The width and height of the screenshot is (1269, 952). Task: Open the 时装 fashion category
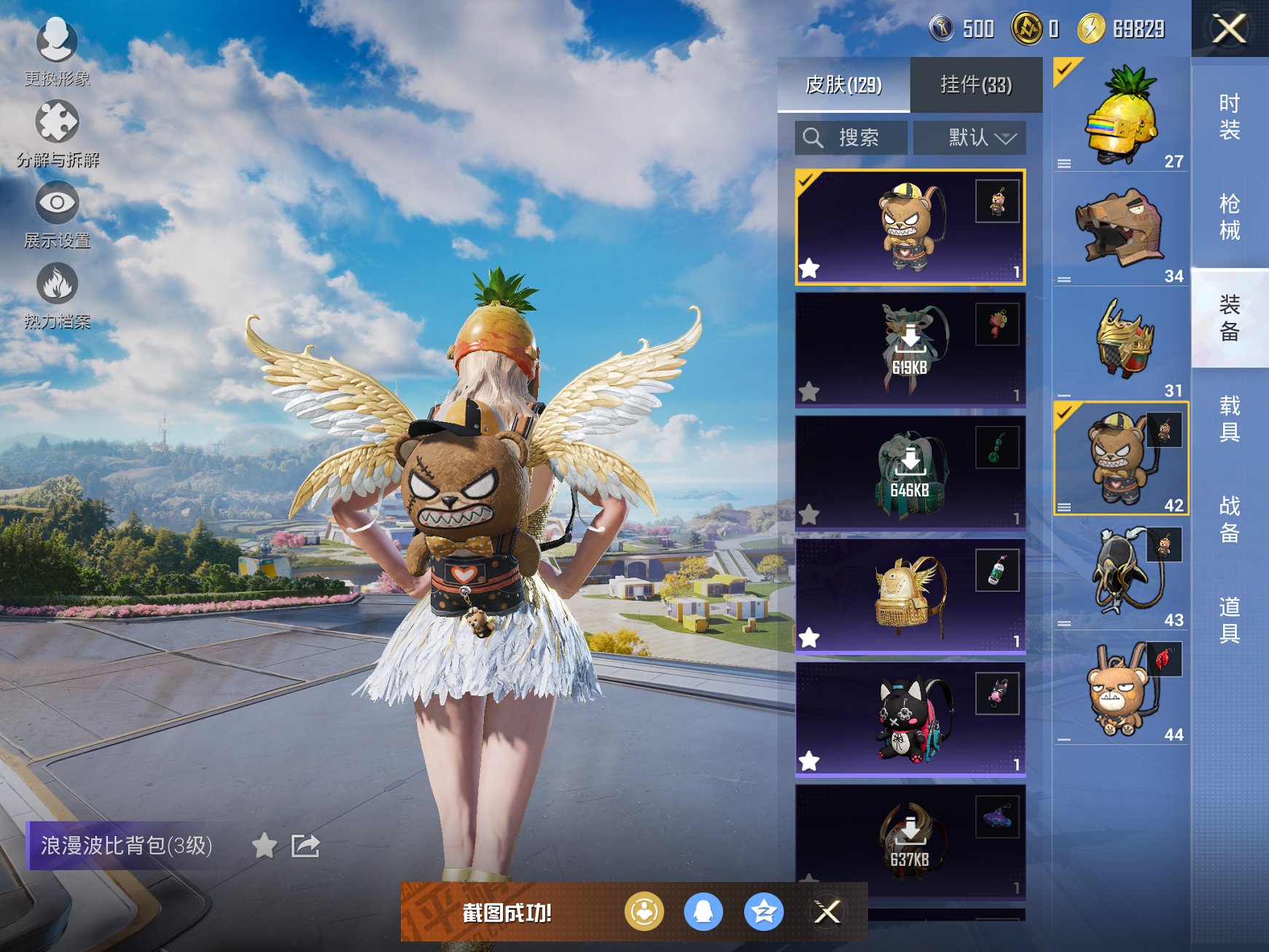point(1229,117)
